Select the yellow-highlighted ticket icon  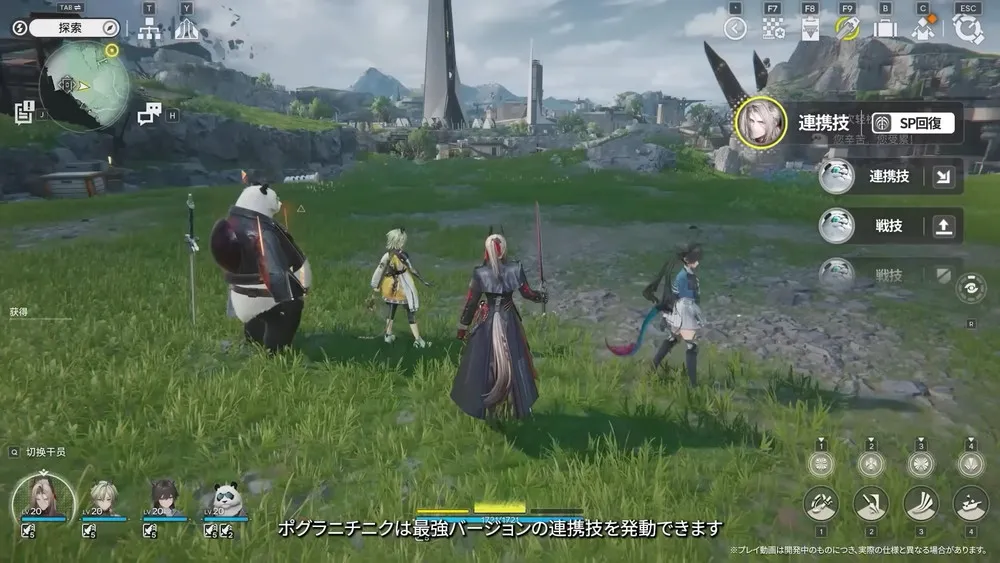tap(848, 28)
